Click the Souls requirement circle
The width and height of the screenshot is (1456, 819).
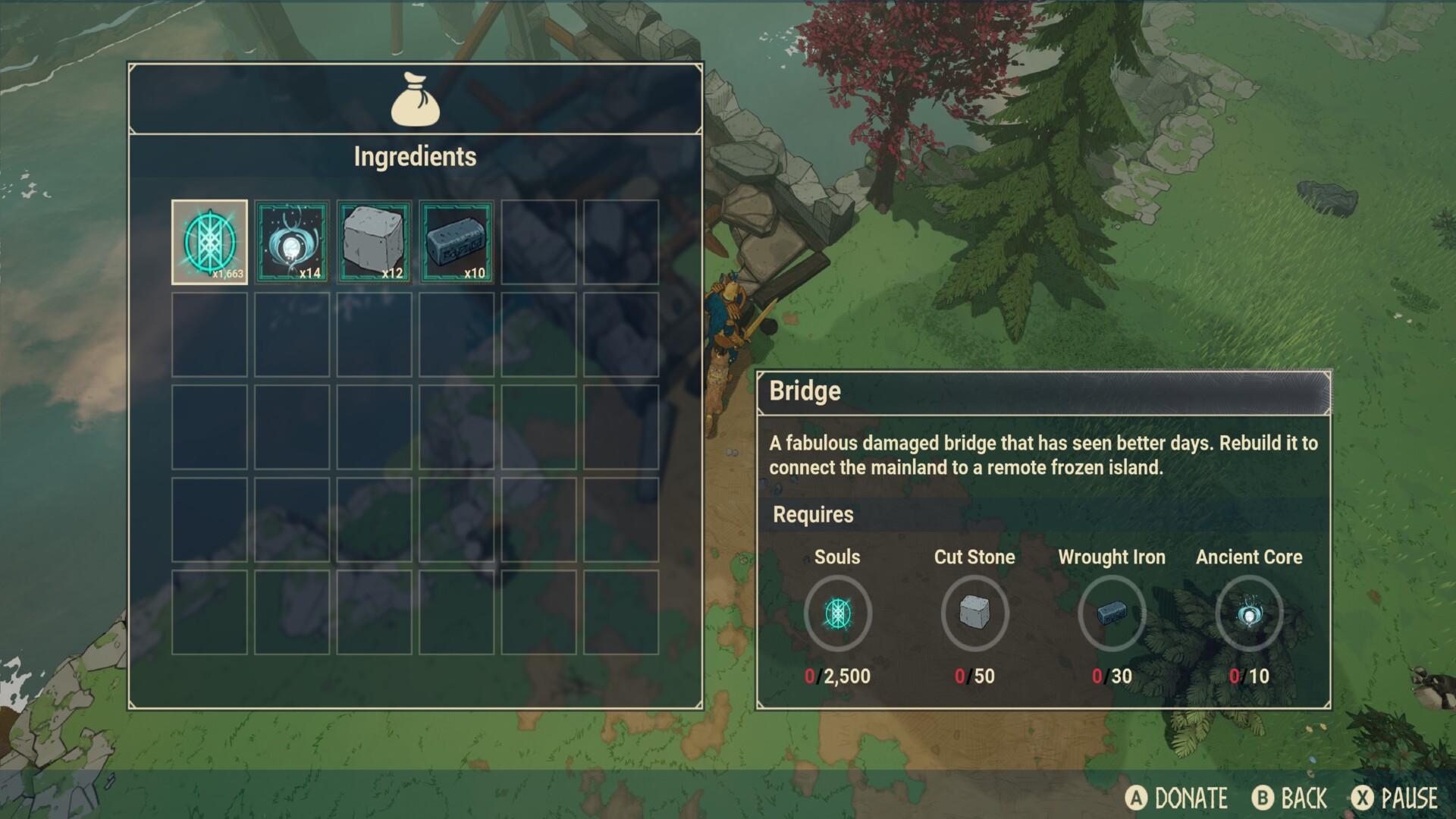[x=837, y=612]
